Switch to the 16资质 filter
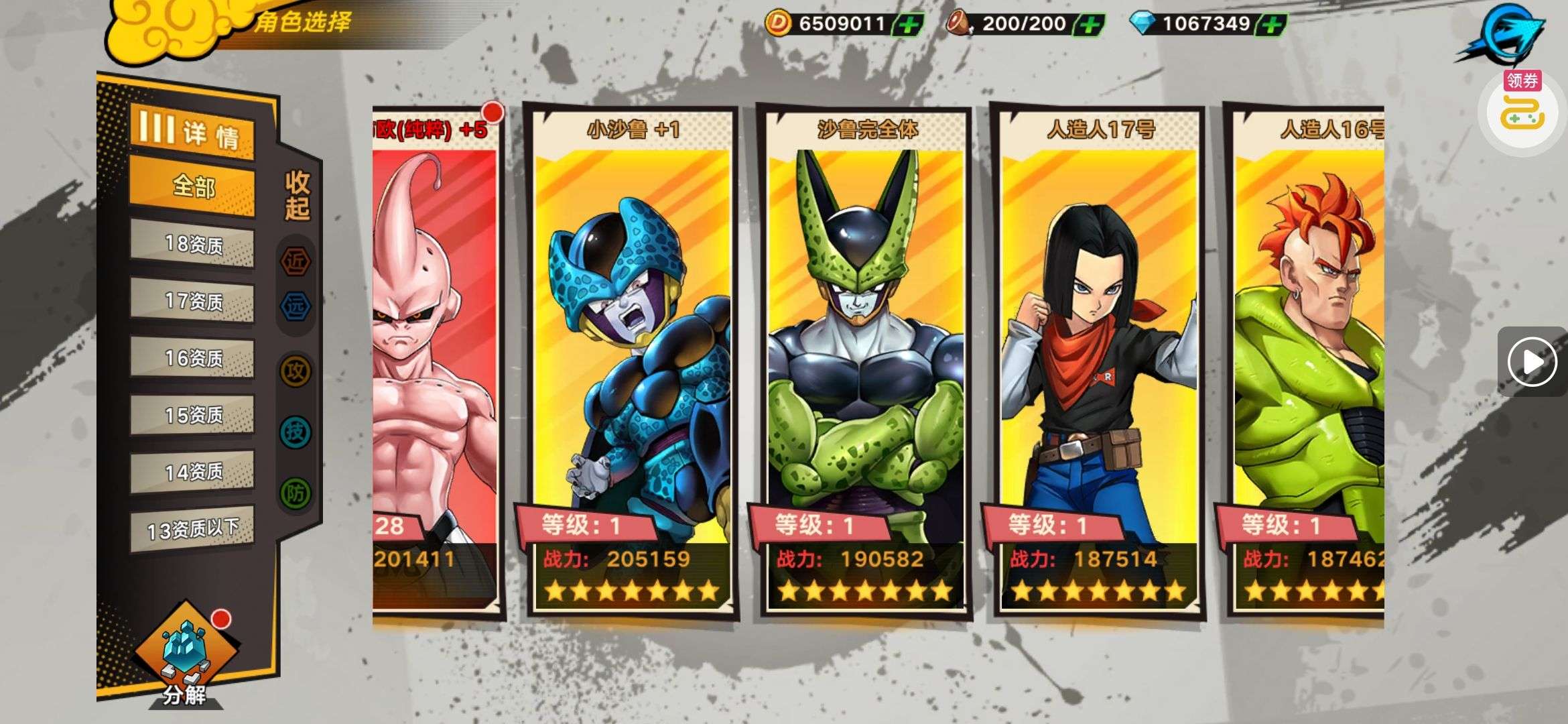 192,358
